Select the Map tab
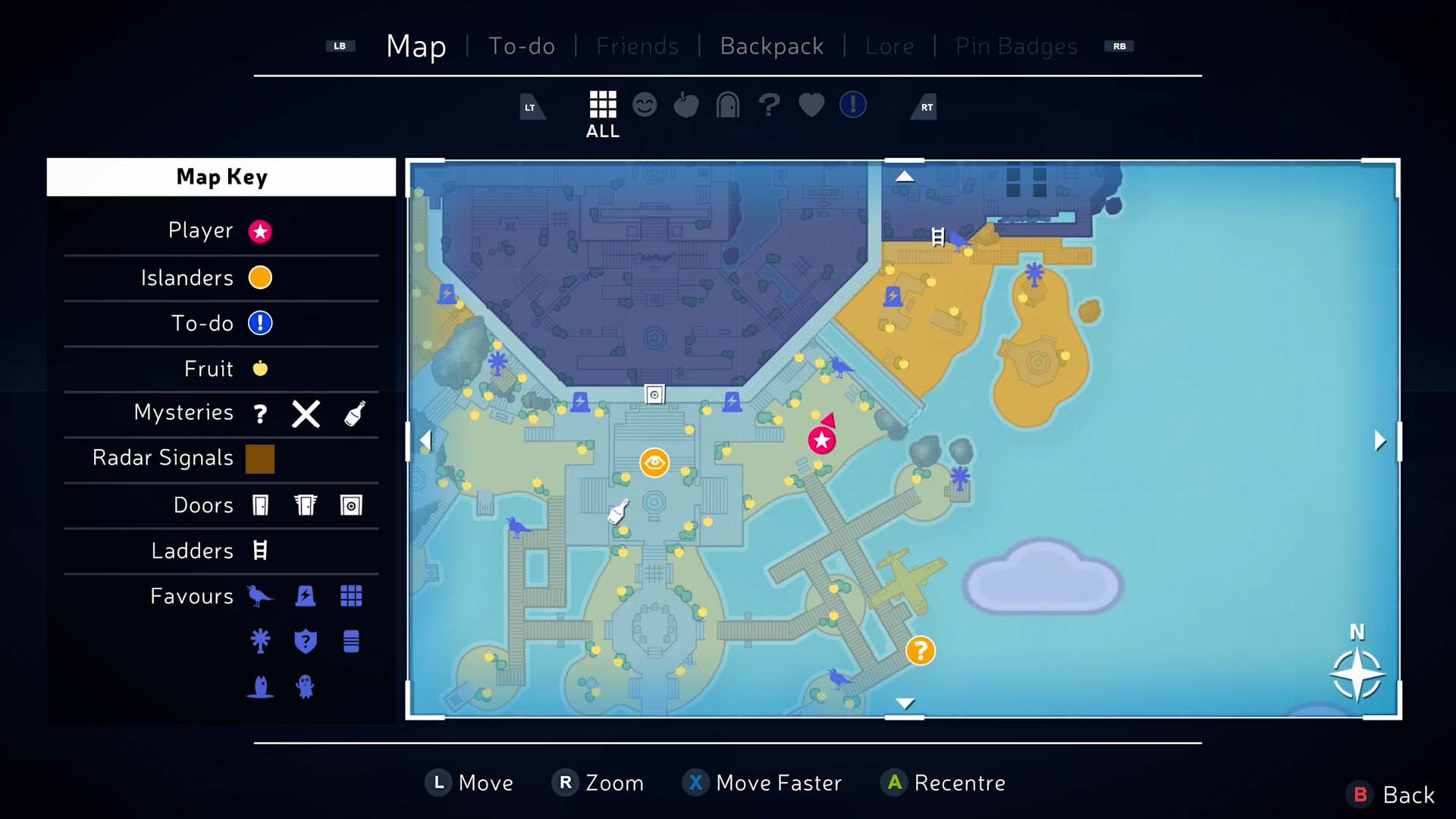1456x819 pixels. [416, 46]
